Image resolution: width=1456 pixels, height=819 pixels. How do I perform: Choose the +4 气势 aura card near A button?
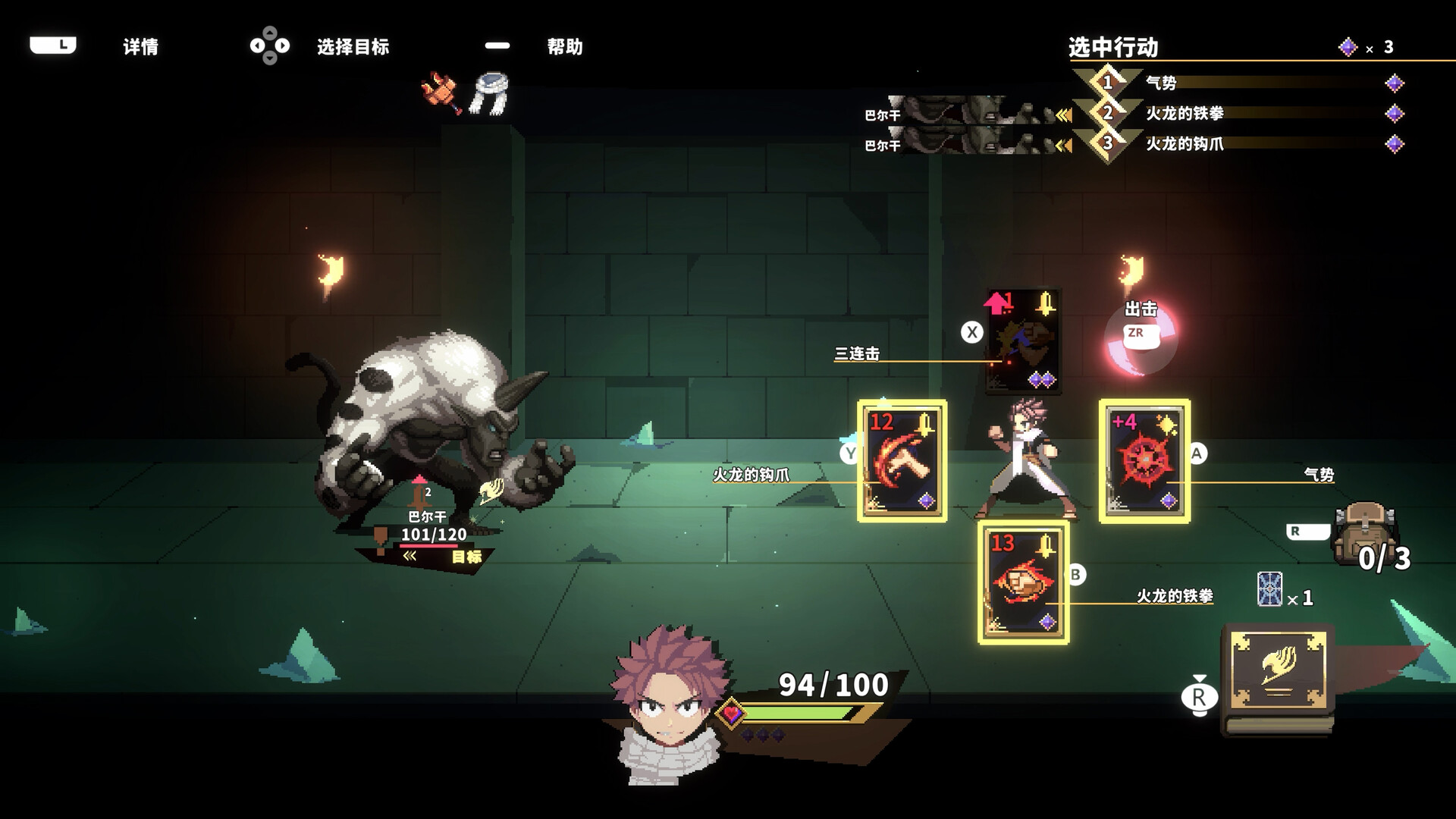[x=1145, y=461]
